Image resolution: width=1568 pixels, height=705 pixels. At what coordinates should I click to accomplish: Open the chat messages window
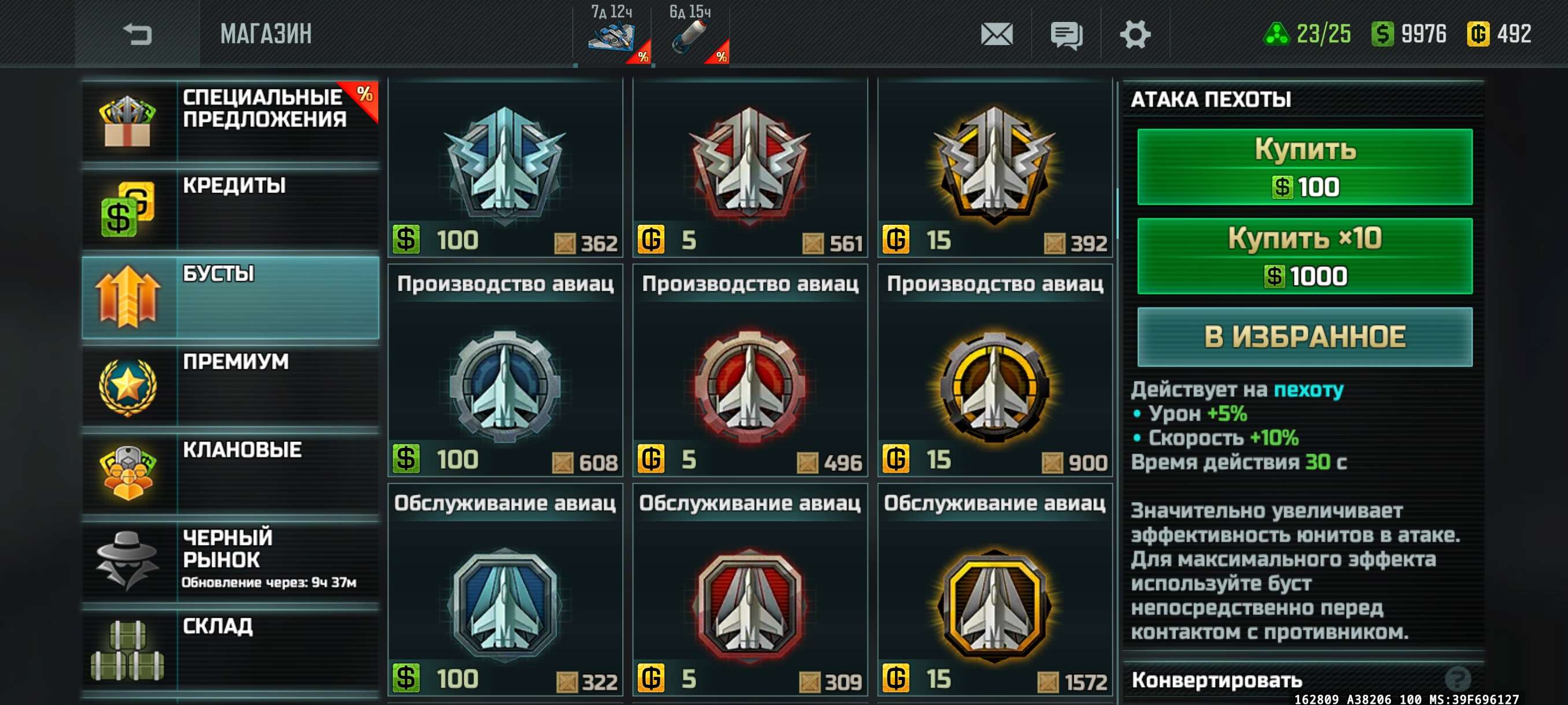1066,34
